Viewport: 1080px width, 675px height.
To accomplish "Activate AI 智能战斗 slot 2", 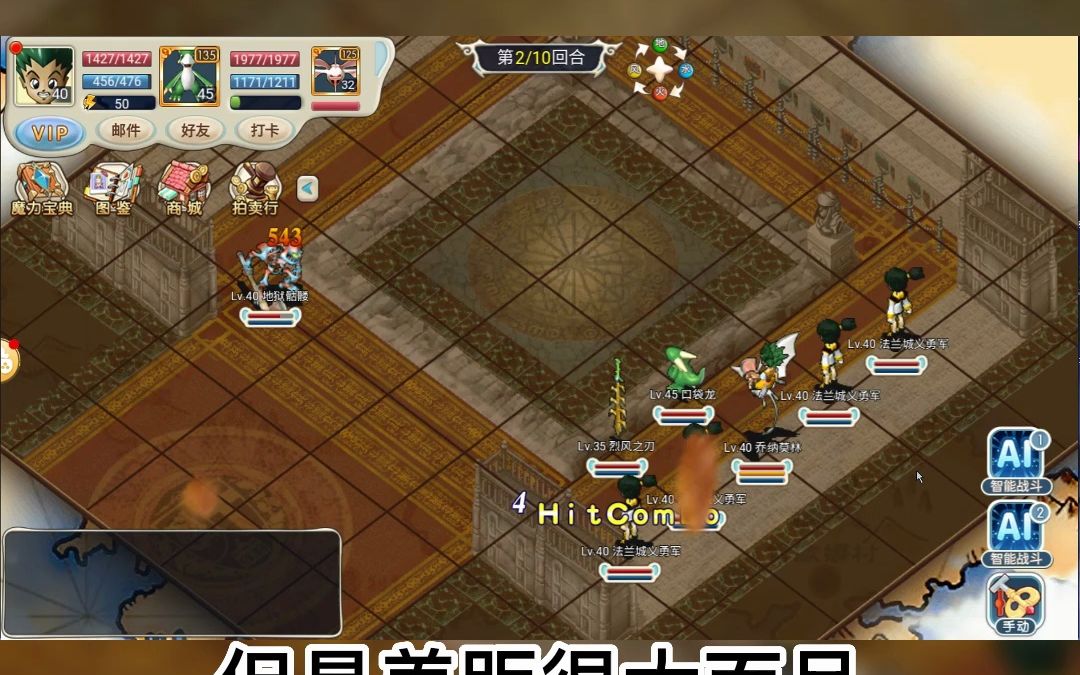I will coord(1016,534).
